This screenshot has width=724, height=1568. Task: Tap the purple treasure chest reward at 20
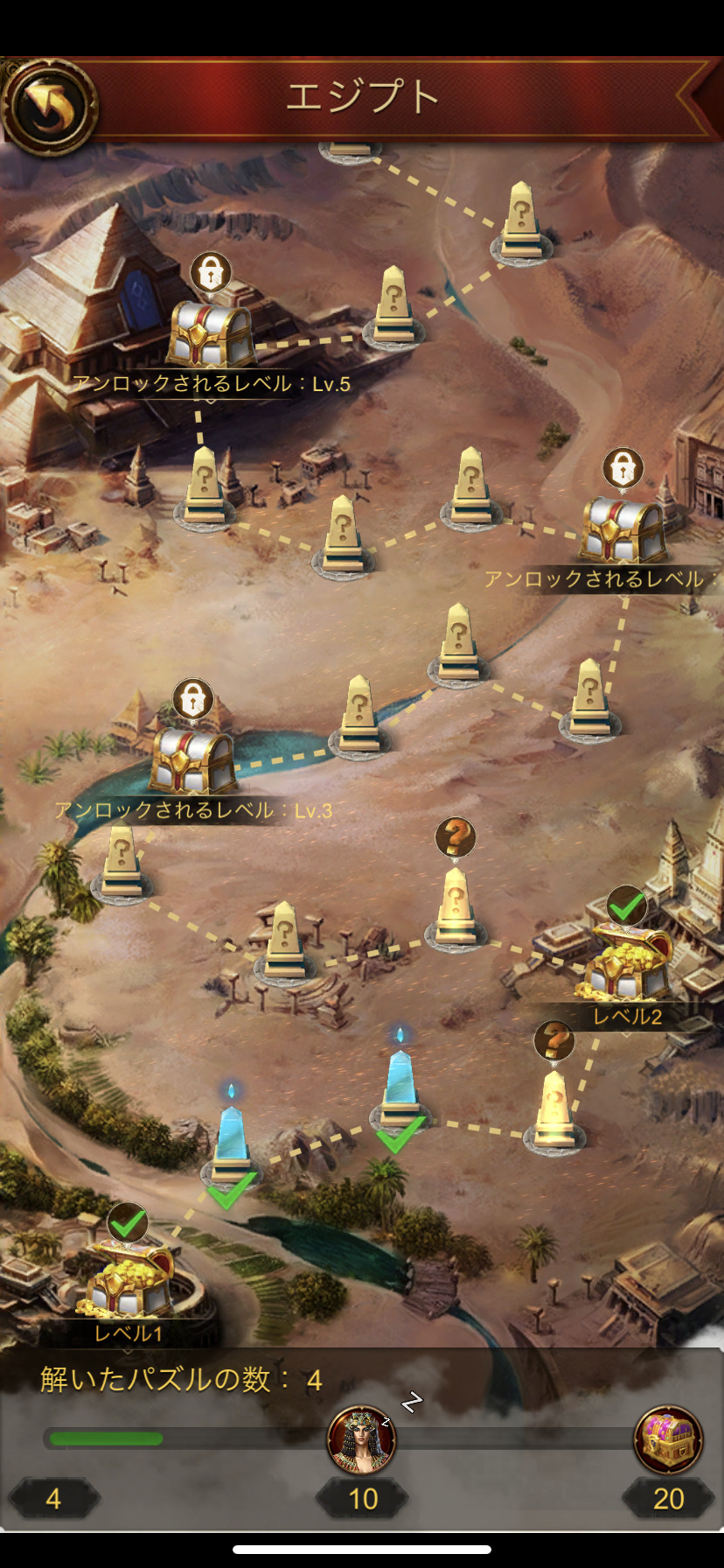coord(668,1439)
